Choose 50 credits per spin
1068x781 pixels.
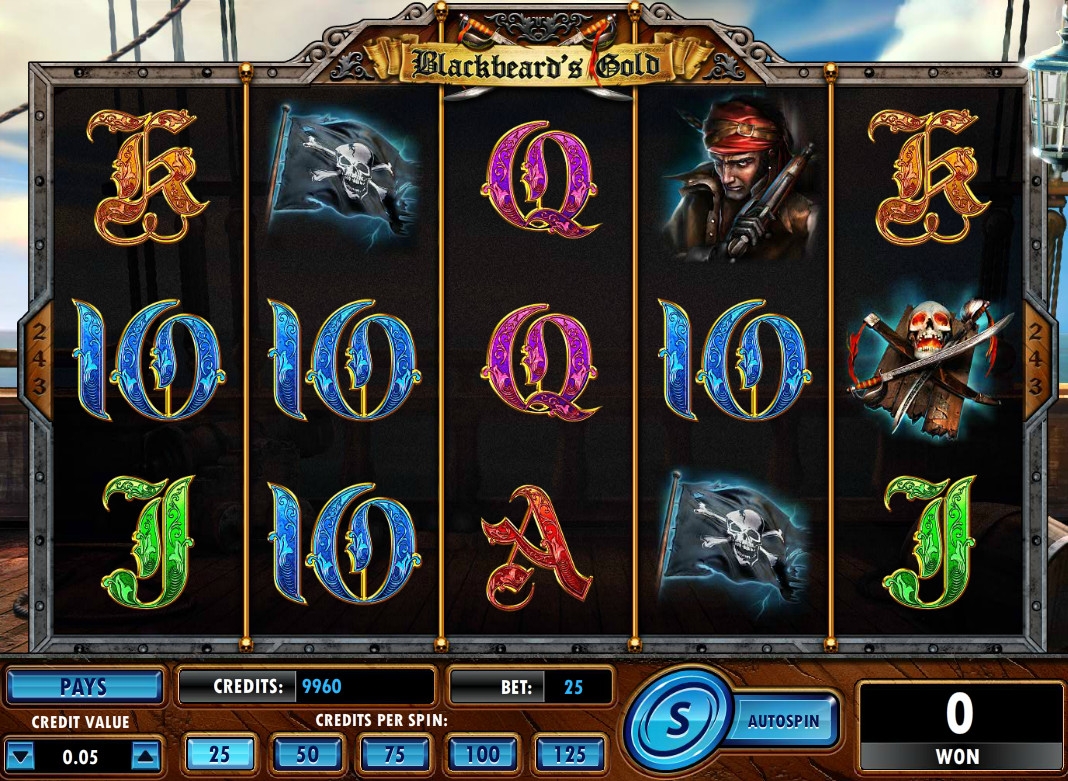(308, 754)
